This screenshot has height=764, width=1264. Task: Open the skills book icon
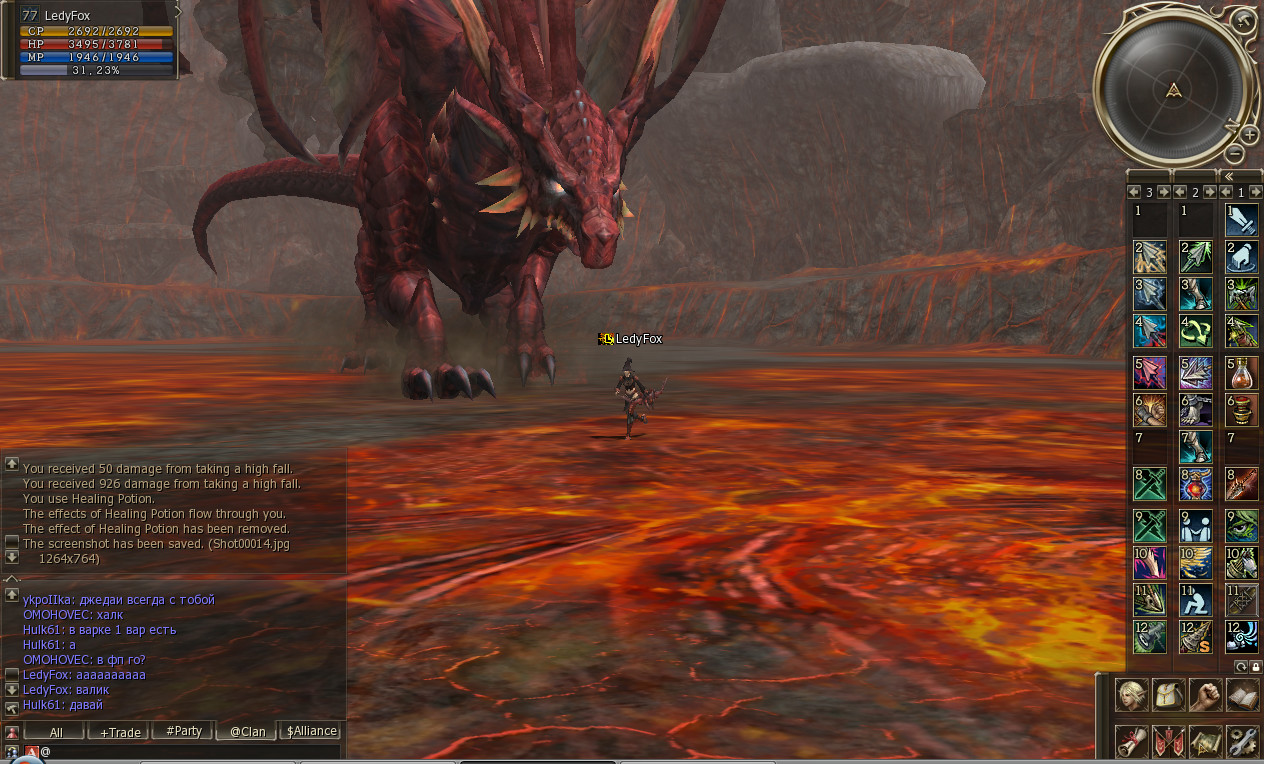(x=1242, y=694)
